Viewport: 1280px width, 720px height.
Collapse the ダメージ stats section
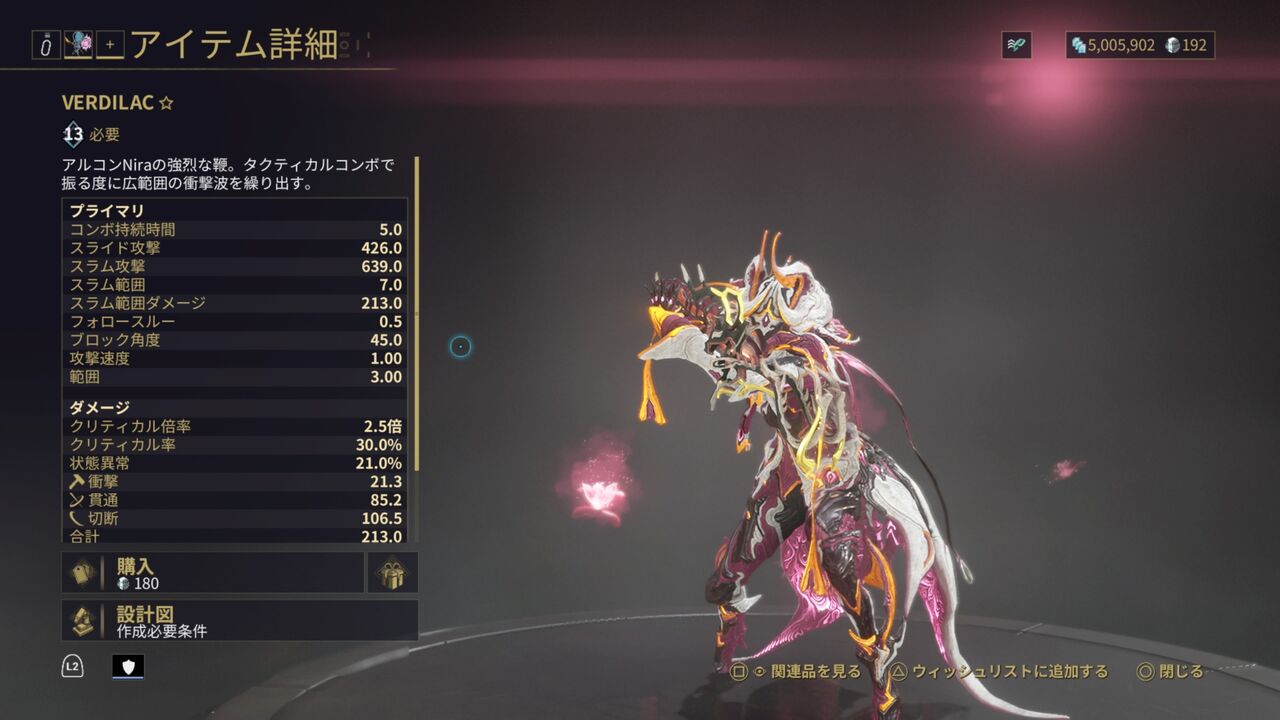(x=200, y=407)
